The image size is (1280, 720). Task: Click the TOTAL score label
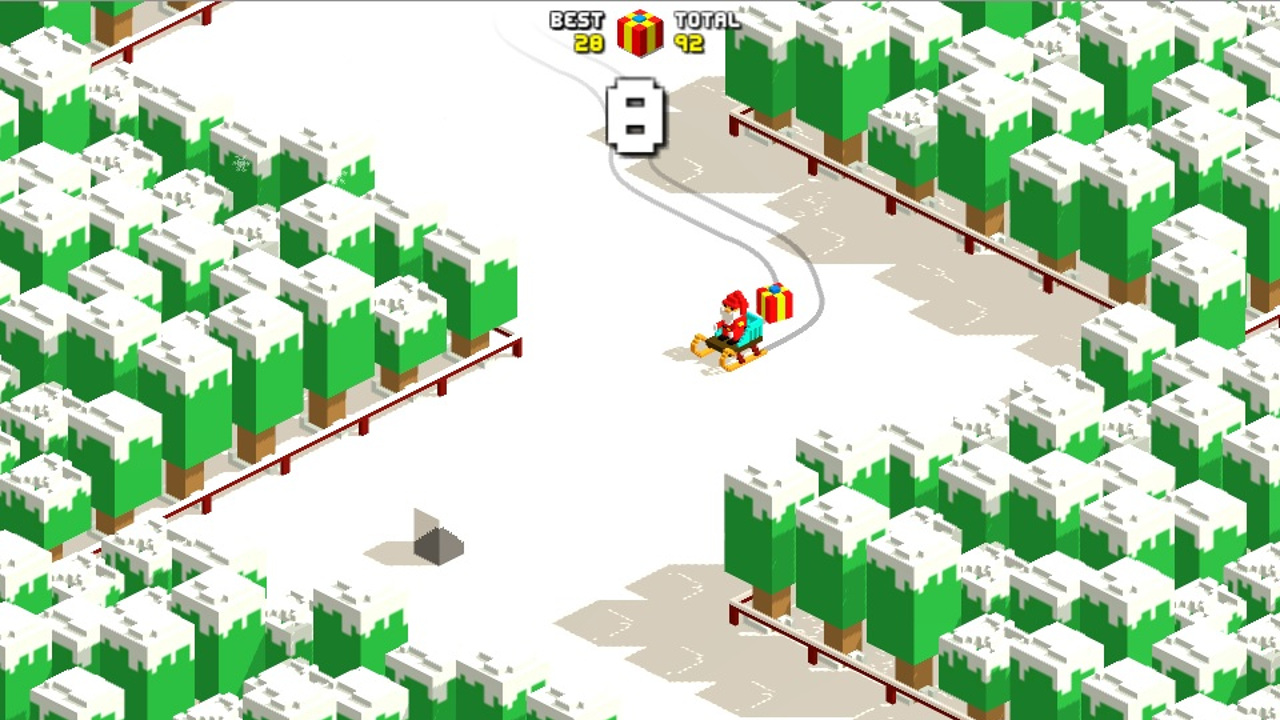[706, 18]
